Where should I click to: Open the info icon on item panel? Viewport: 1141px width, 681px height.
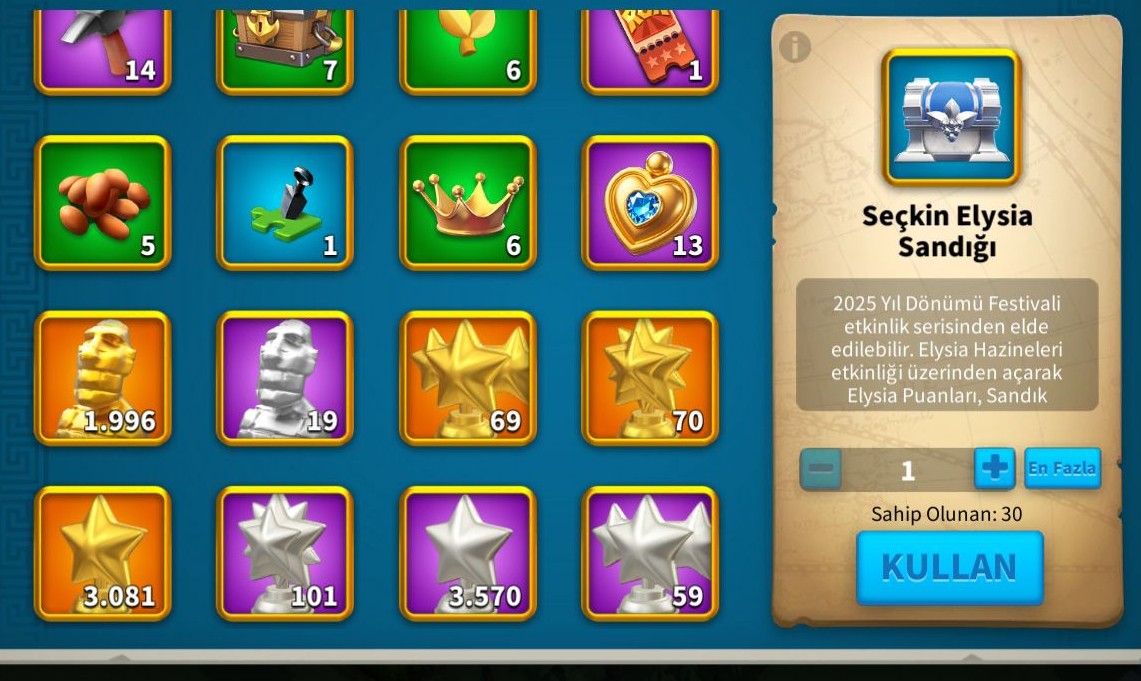(x=794, y=46)
